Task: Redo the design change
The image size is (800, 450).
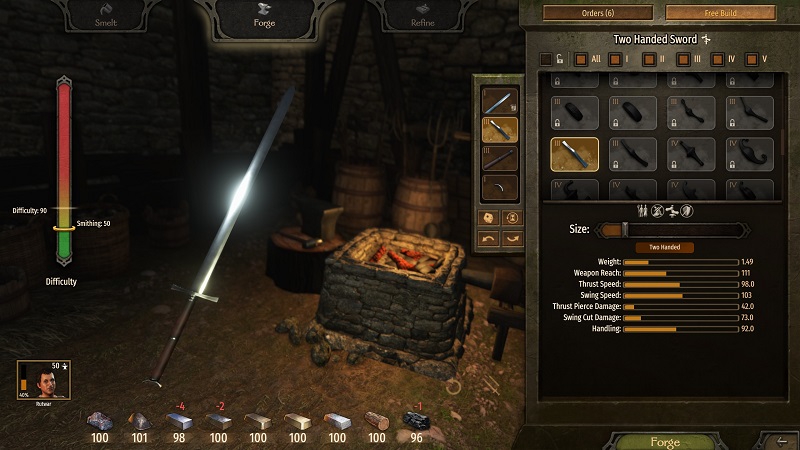Action: point(512,238)
